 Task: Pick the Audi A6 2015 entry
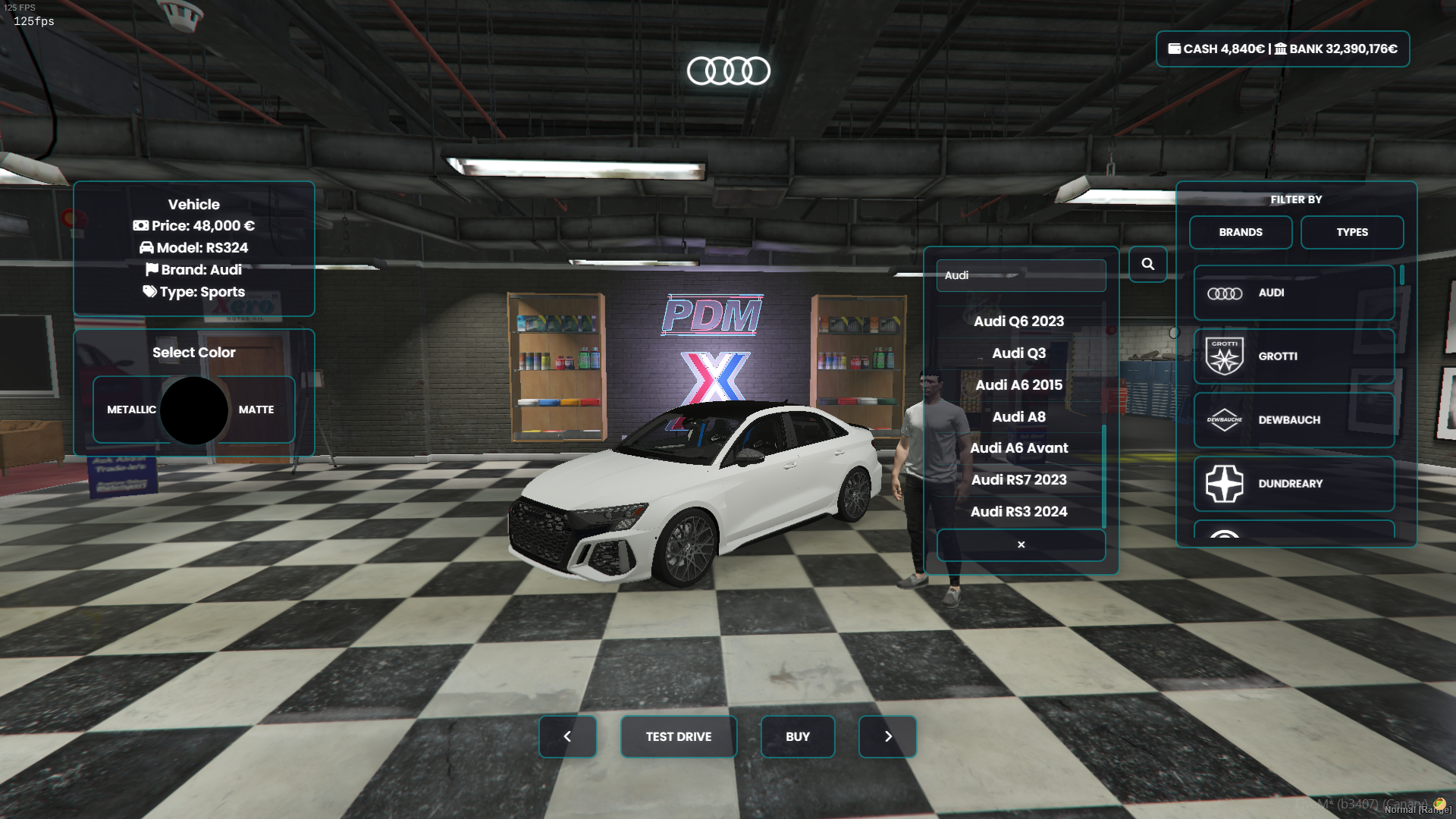click(1018, 385)
